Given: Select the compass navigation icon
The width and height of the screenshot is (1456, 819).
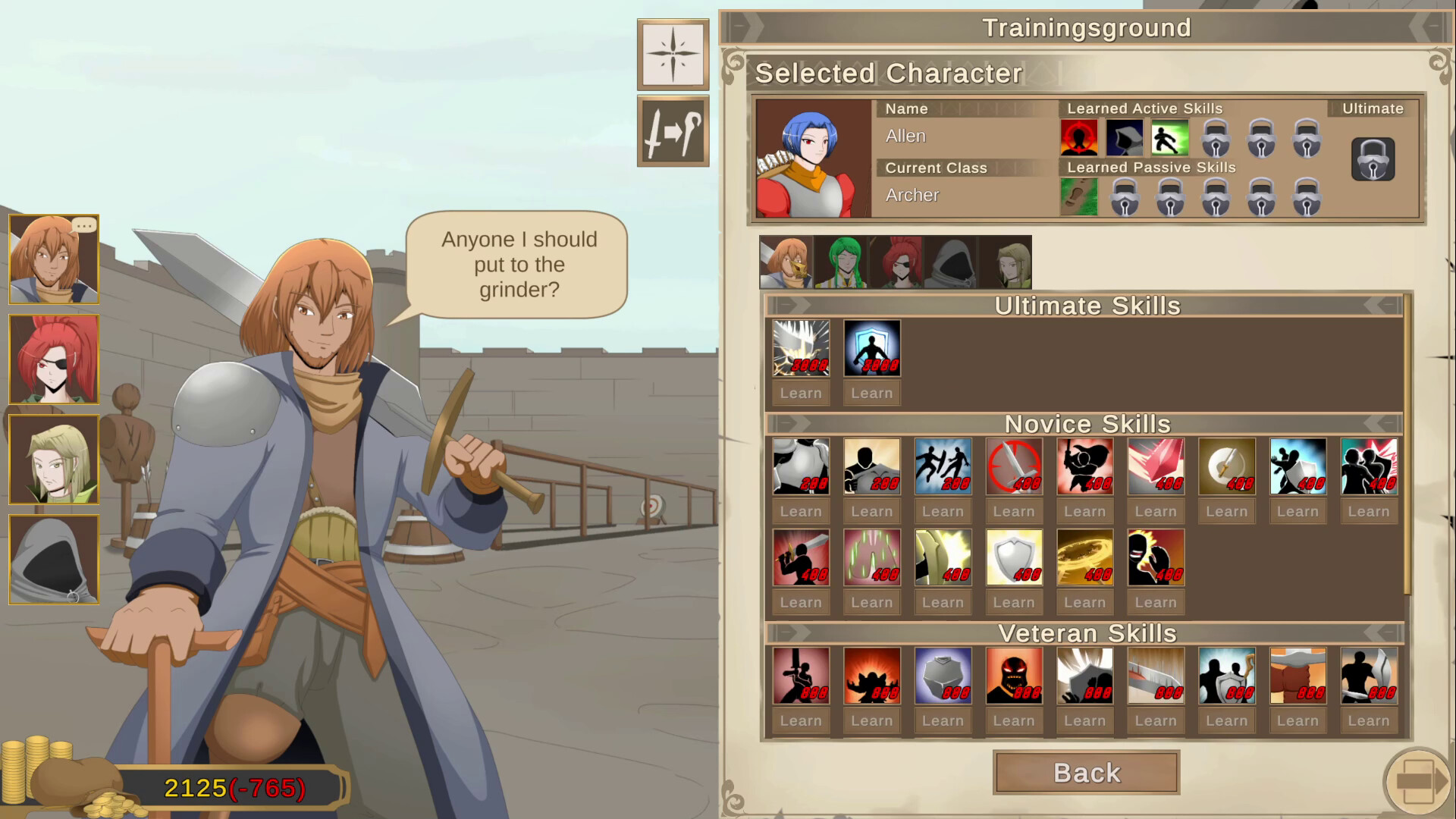Looking at the screenshot, I should coord(672,53).
